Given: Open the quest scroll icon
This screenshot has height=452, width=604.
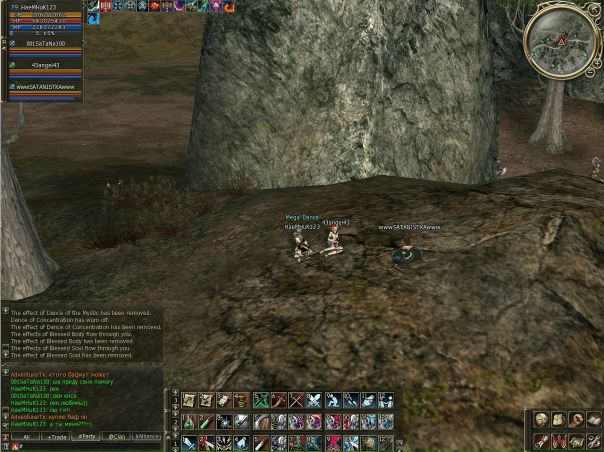Looking at the screenshot, I should [x=541, y=441].
